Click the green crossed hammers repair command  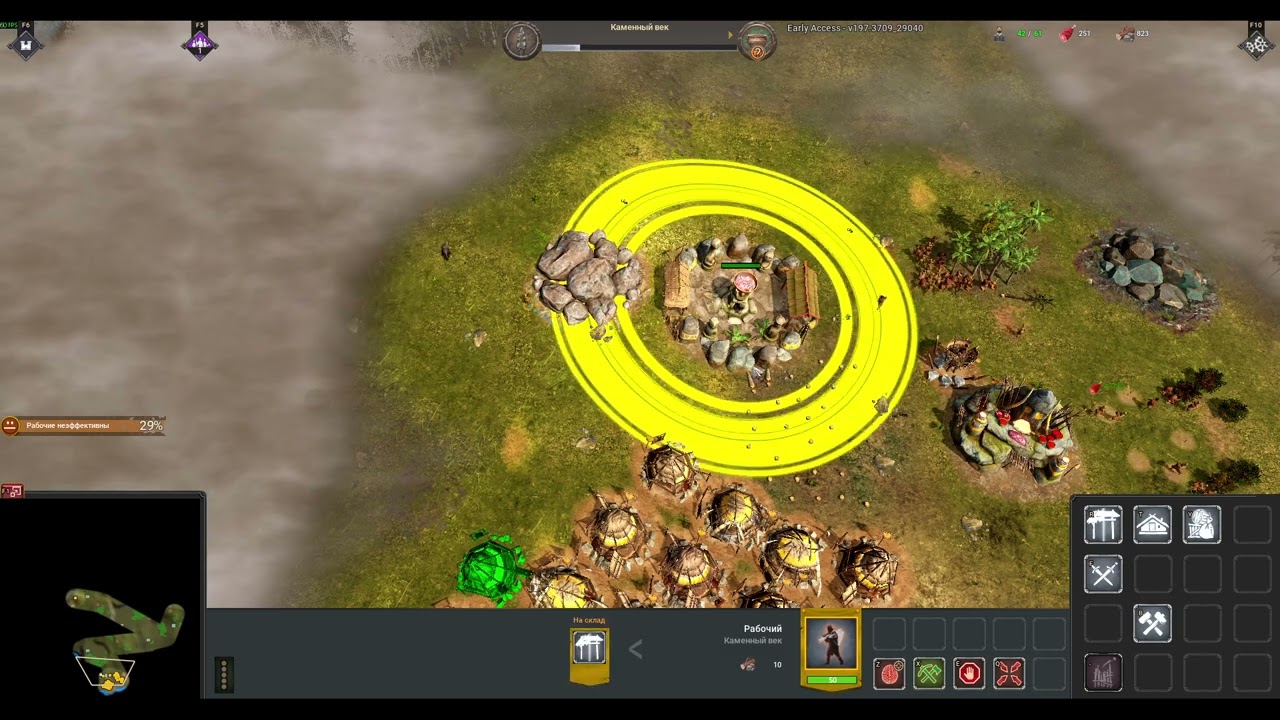click(x=929, y=674)
